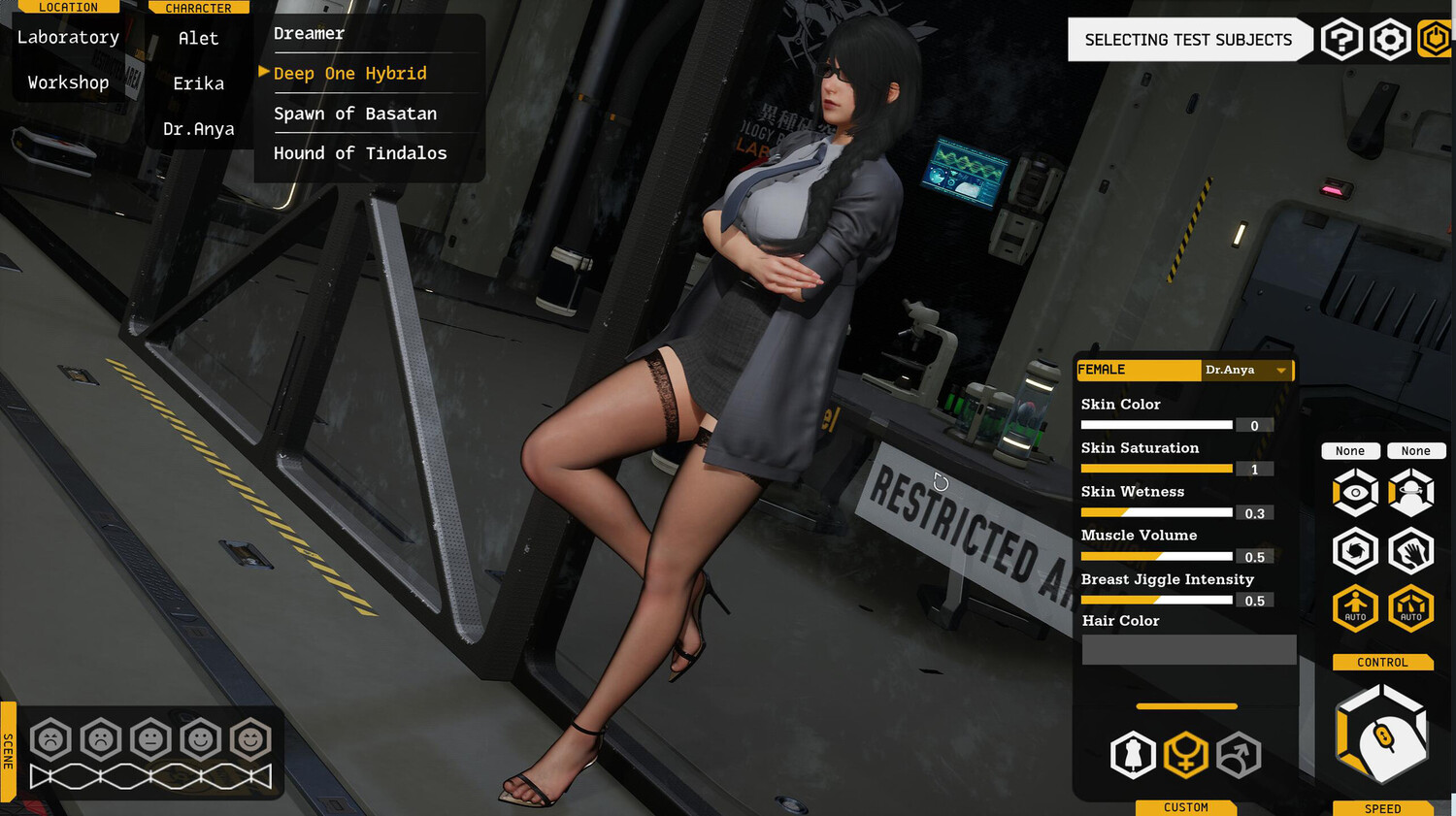This screenshot has height=816, width=1456.
Task: Open the help question mark icon
Action: [1341, 39]
